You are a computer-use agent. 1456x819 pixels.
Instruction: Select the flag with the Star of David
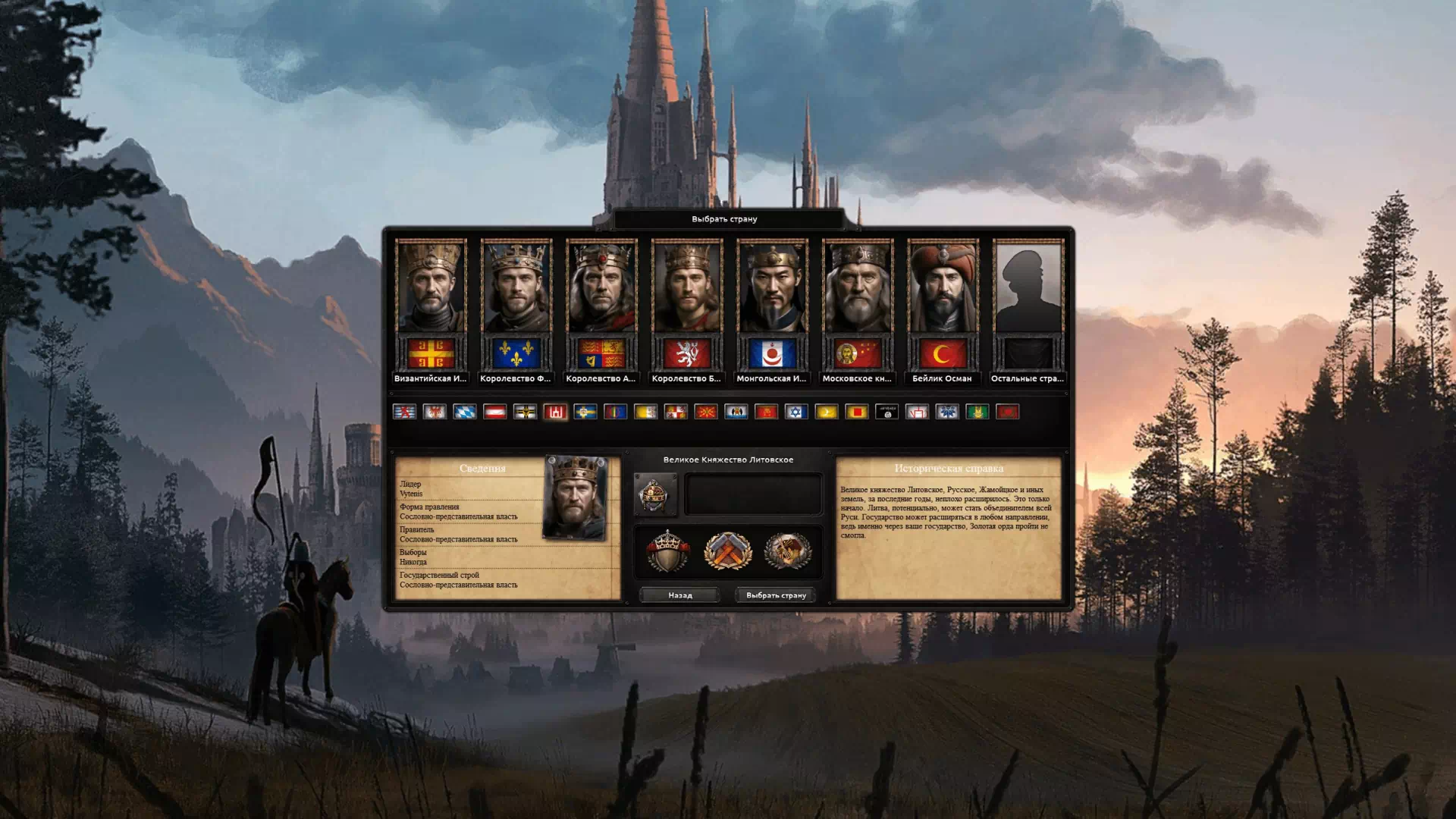coord(795,412)
